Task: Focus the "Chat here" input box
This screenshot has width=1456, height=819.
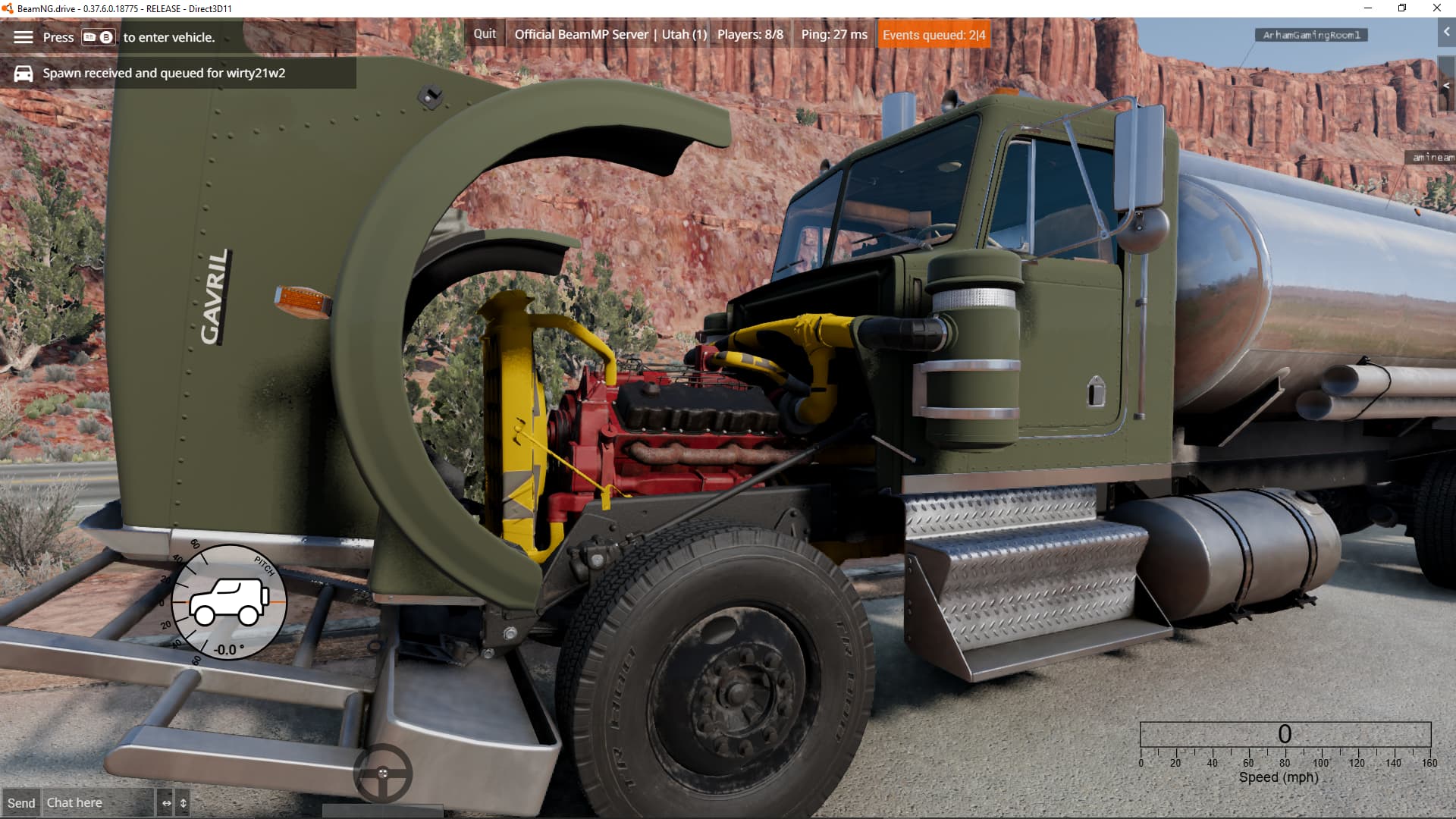Action: click(x=99, y=803)
